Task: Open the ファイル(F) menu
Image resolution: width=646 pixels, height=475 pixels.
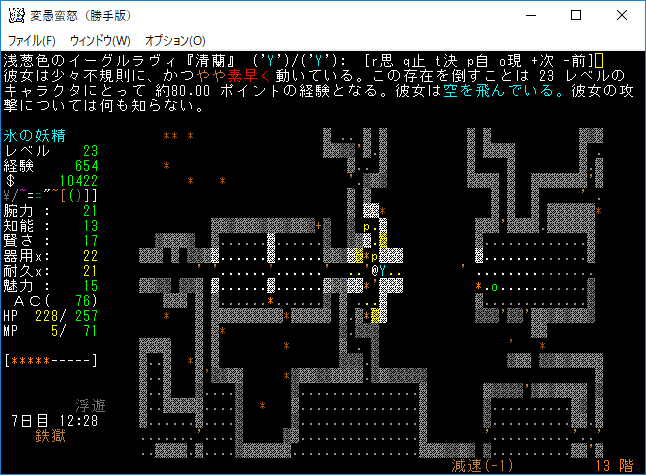Action: [x=31, y=40]
